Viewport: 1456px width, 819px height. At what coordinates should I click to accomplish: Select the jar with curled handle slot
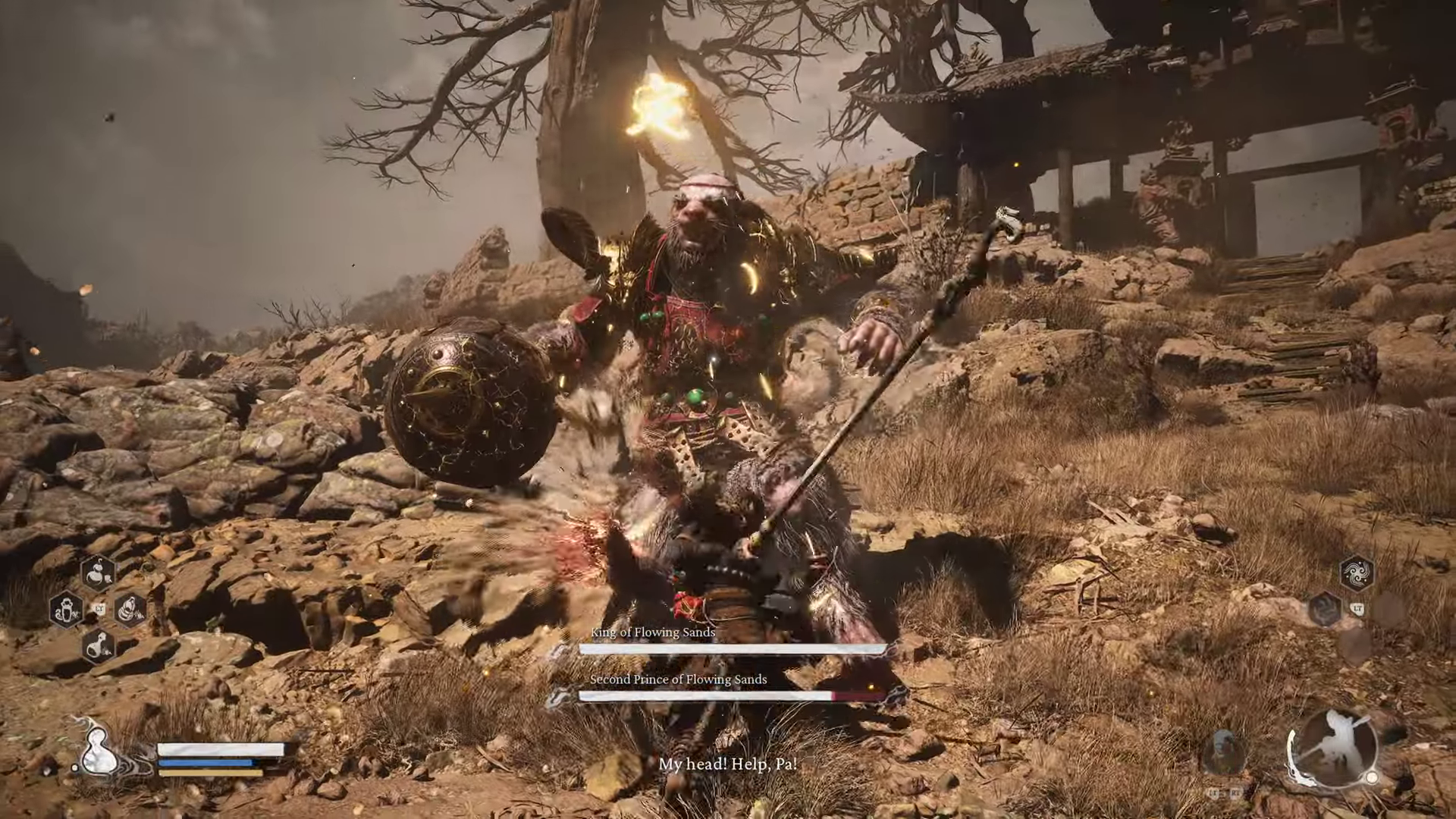pyautogui.click(x=67, y=609)
